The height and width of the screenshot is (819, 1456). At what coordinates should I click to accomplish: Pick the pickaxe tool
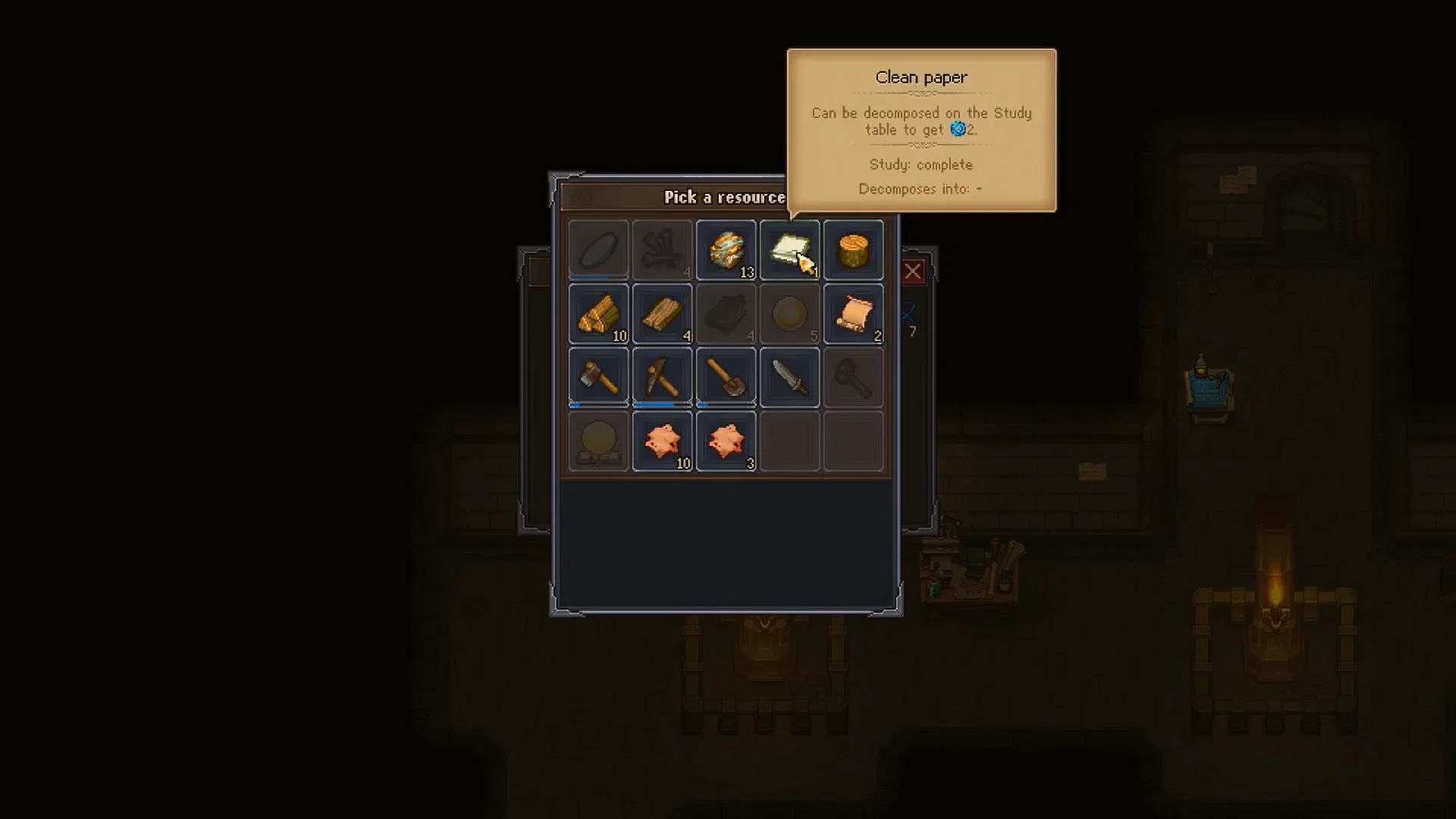click(x=661, y=377)
